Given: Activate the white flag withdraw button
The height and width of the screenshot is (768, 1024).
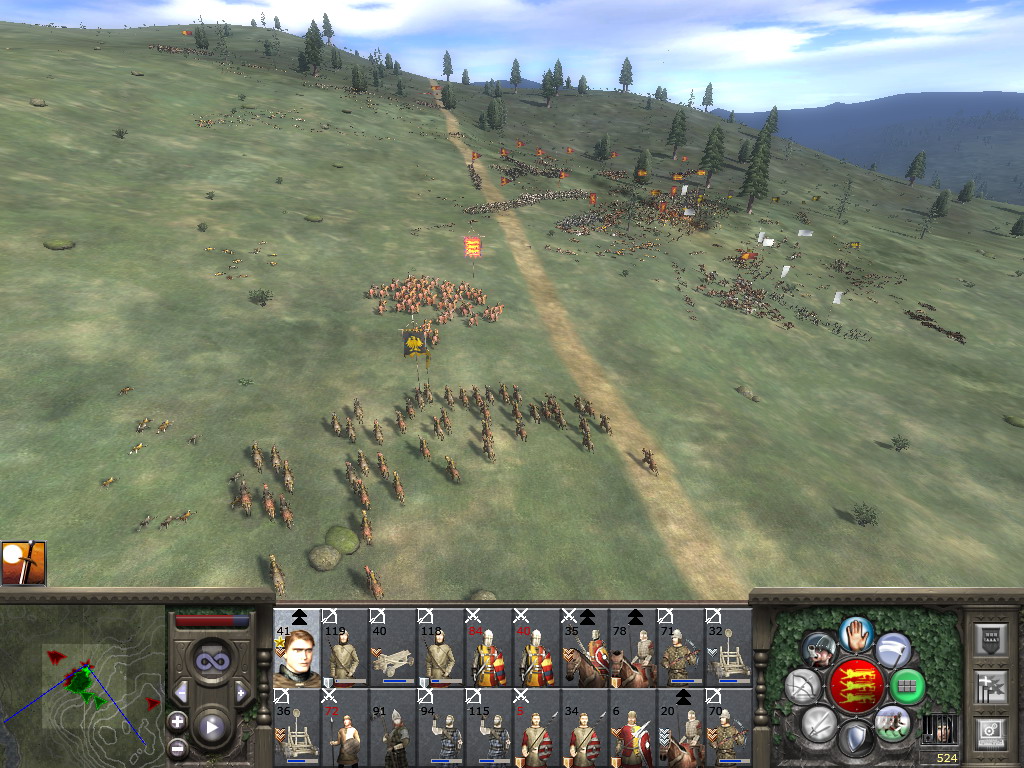Looking at the screenshot, I should [x=893, y=650].
